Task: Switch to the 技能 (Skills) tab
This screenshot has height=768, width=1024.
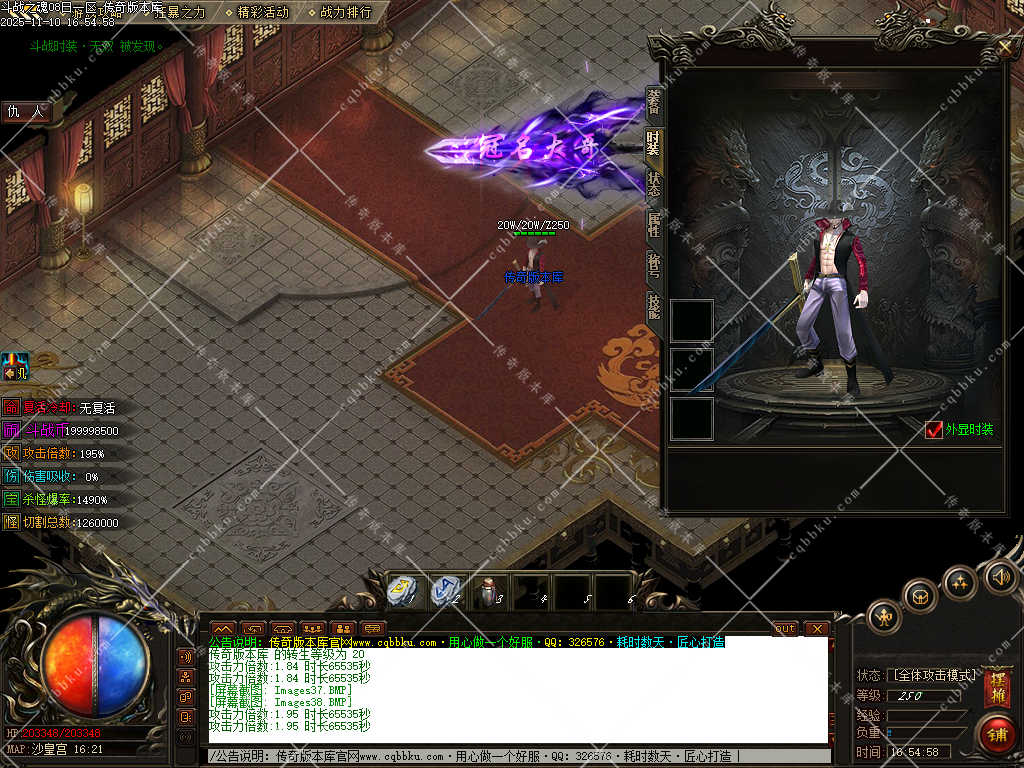Action: (654, 305)
